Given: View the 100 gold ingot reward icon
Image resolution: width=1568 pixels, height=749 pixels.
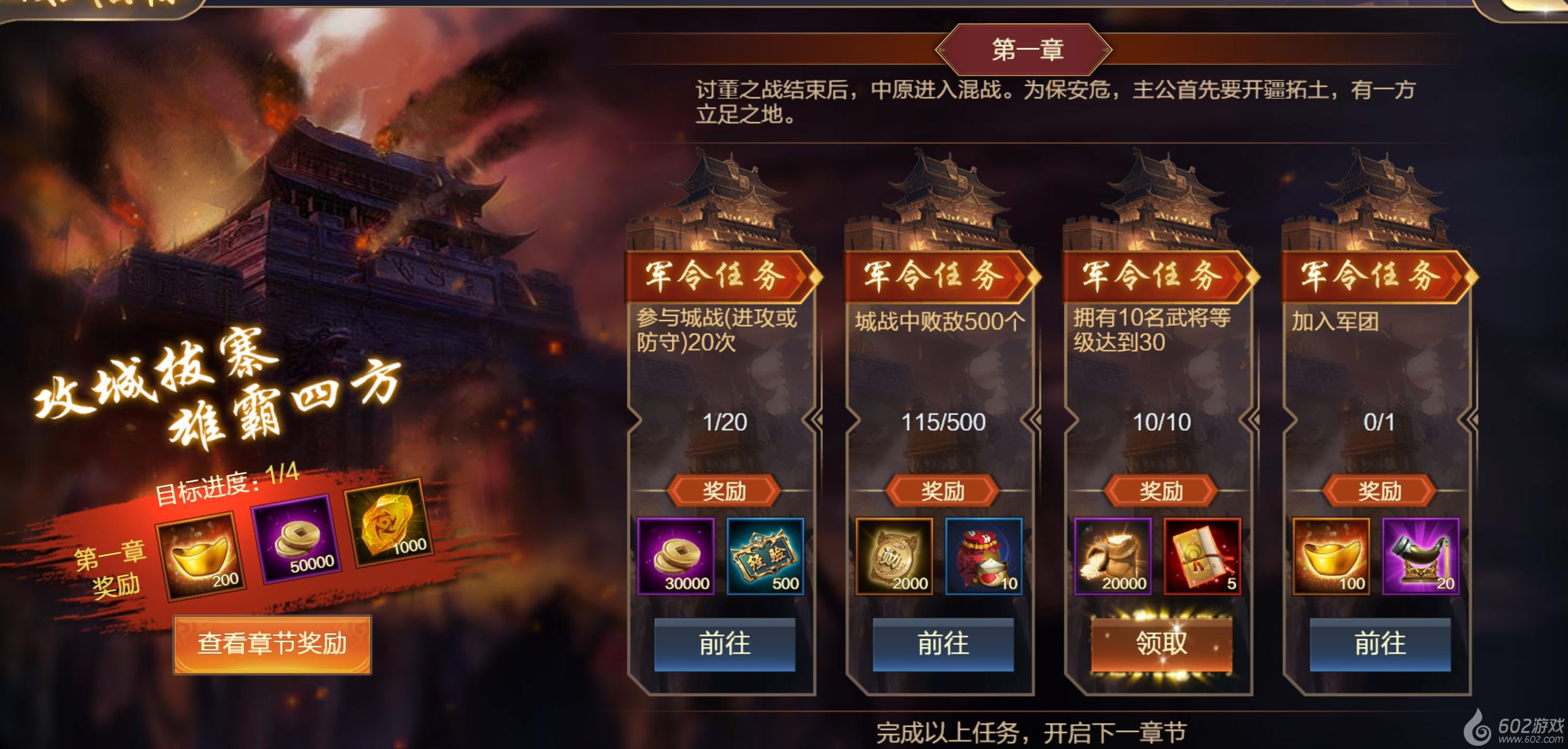Looking at the screenshot, I should 1331,556.
